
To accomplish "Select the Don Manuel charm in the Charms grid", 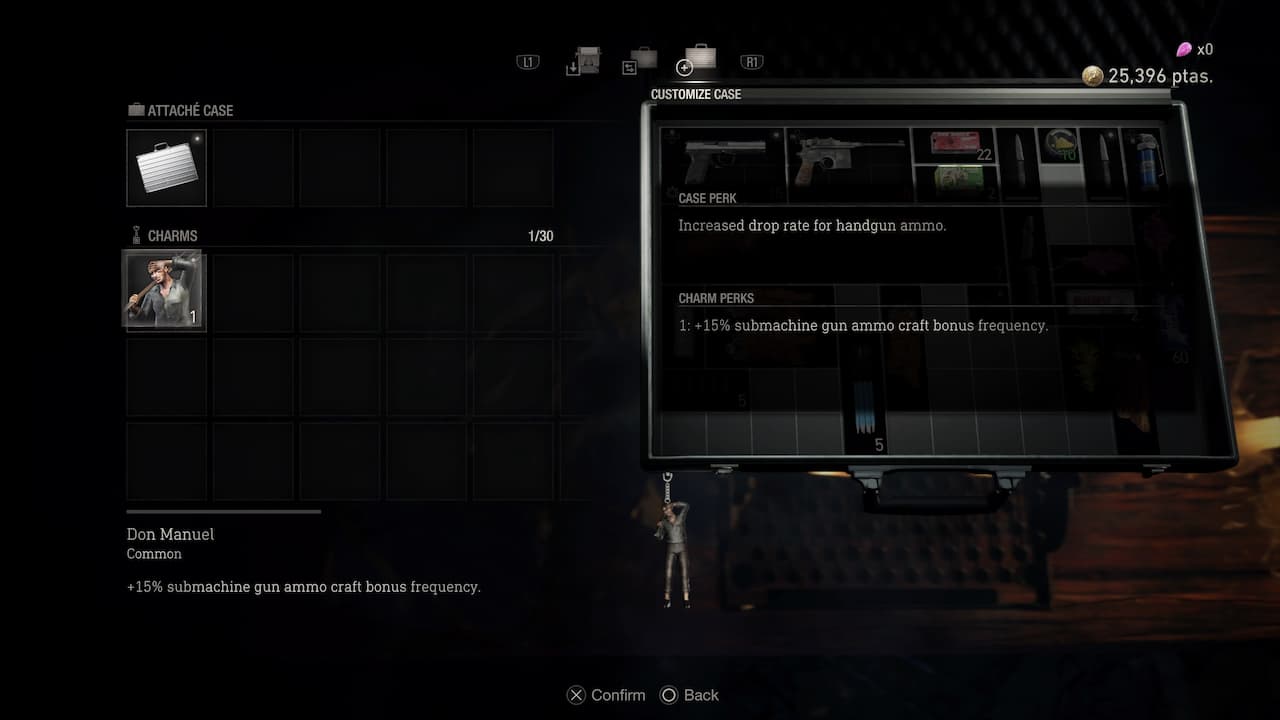I will coord(163,291).
